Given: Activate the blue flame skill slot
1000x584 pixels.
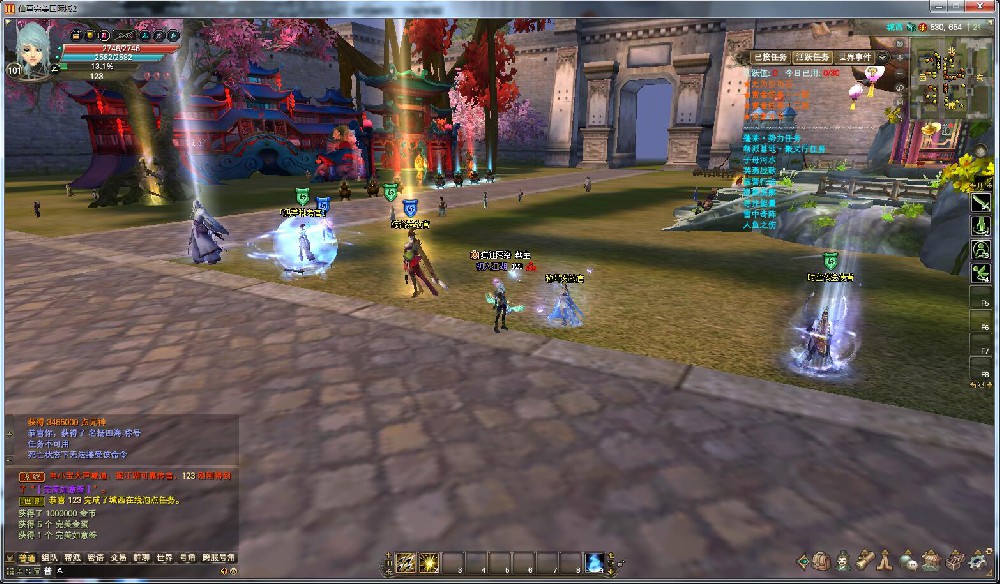Looking at the screenshot, I should [595, 563].
